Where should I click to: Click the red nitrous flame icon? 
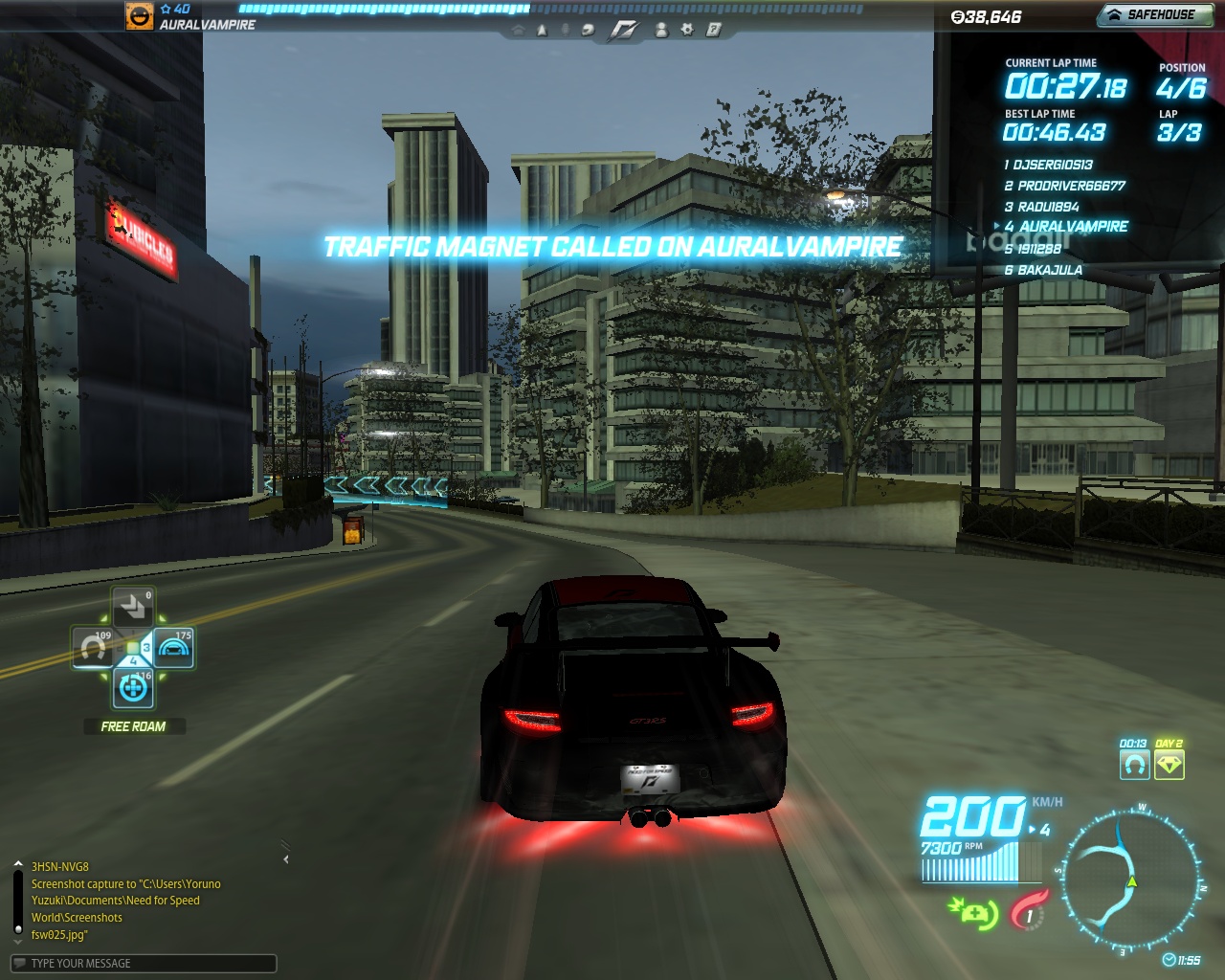[x=1029, y=910]
